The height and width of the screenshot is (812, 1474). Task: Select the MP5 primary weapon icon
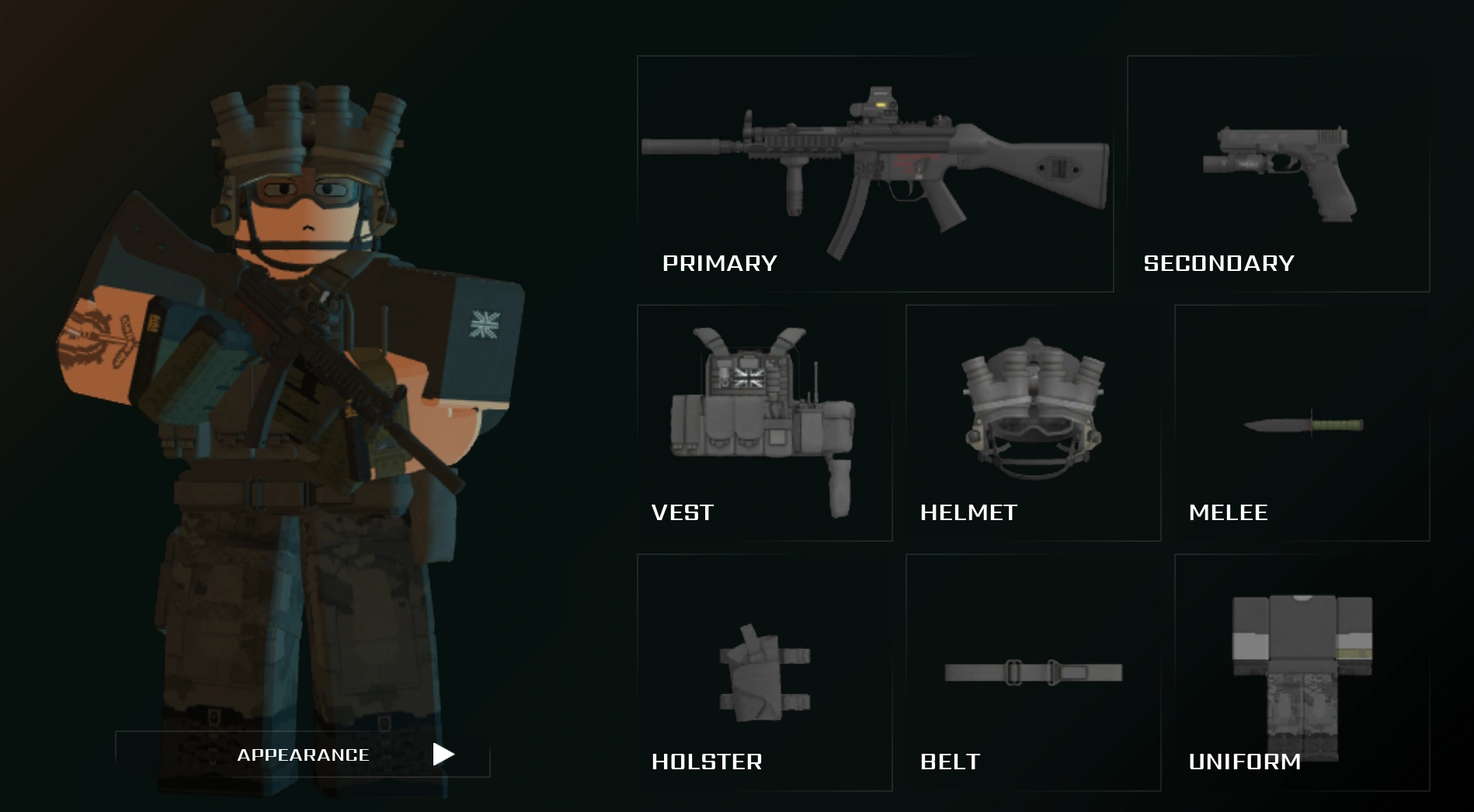[878, 155]
